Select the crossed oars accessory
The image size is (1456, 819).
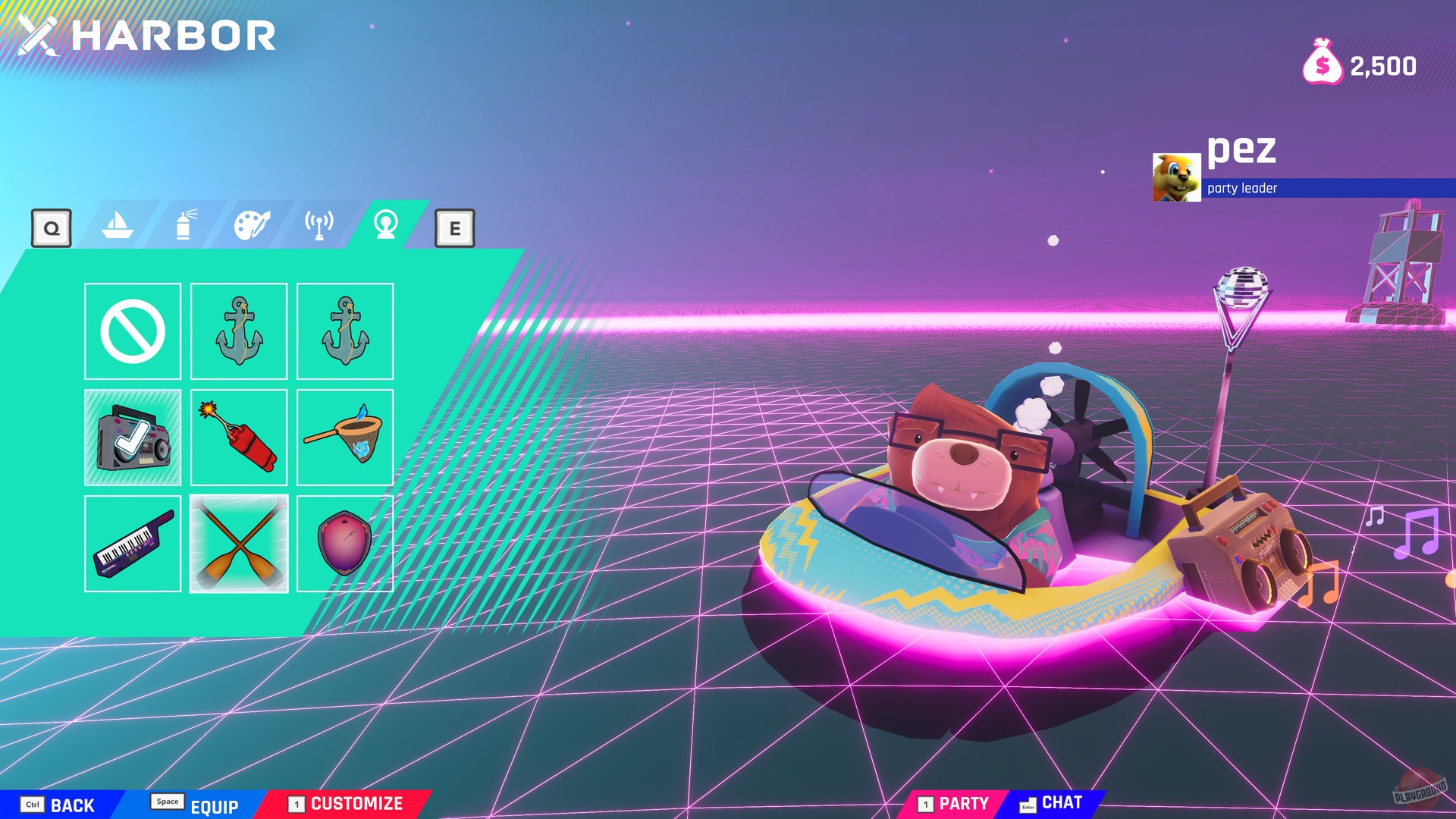[x=240, y=540]
